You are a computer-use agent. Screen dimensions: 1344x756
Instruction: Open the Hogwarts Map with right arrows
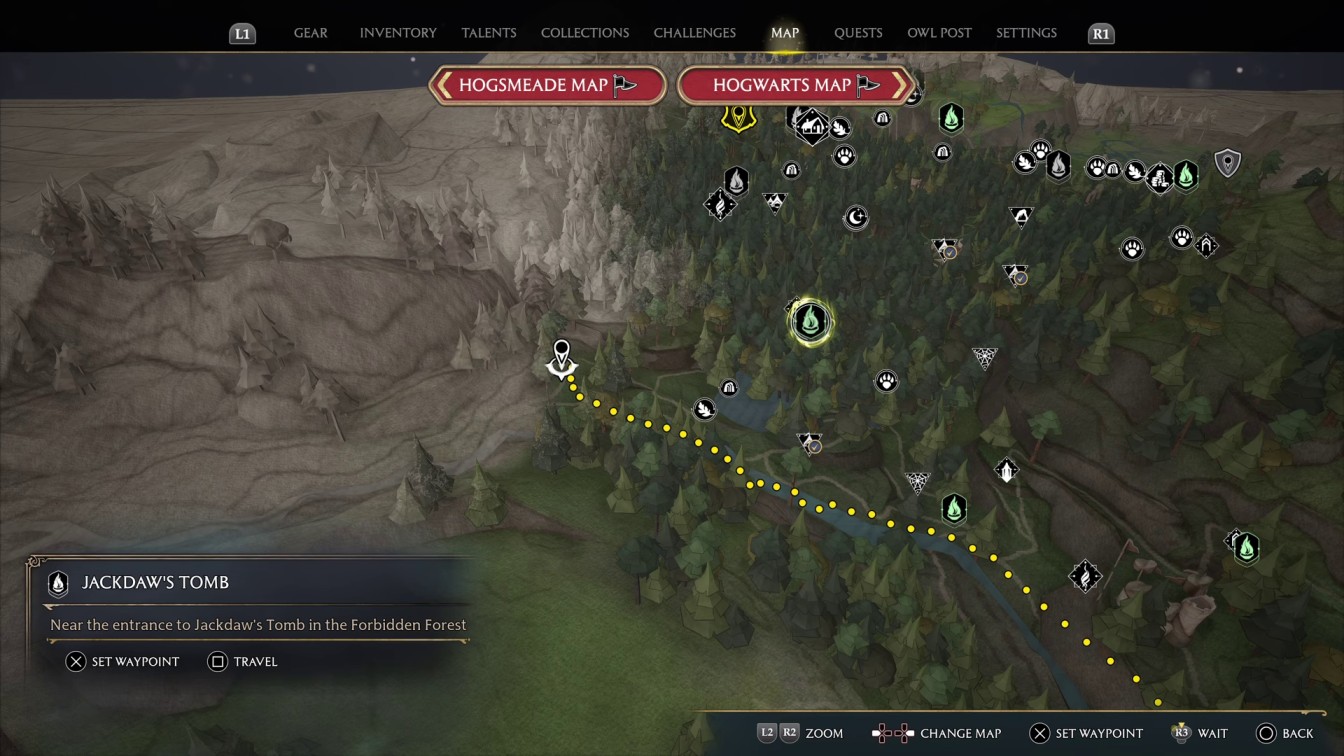(795, 85)
